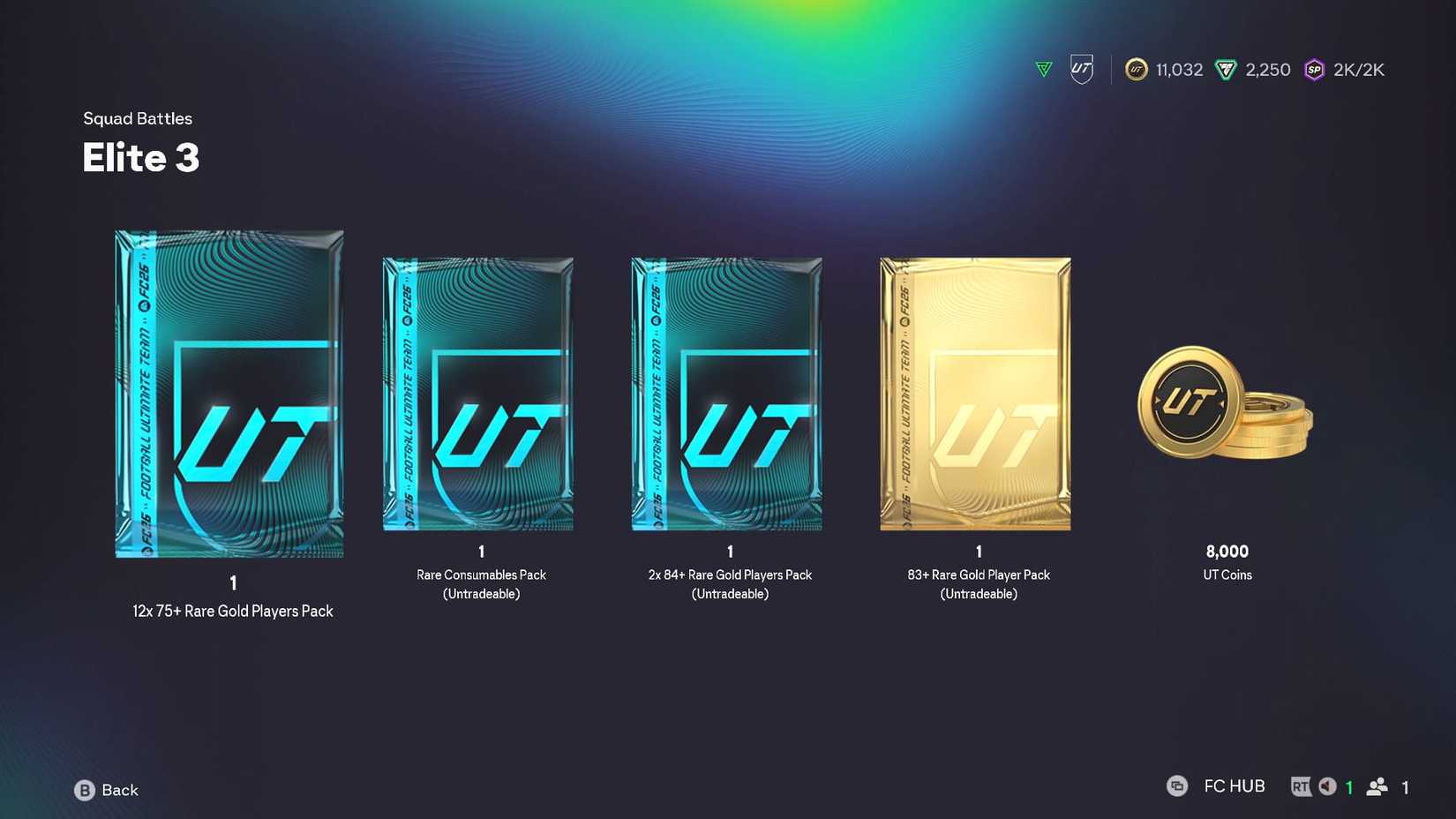The width and height of the screenshot is (1456, 819).
Task: Select the green triangle status icon top right
Action: click(1043, 68)
